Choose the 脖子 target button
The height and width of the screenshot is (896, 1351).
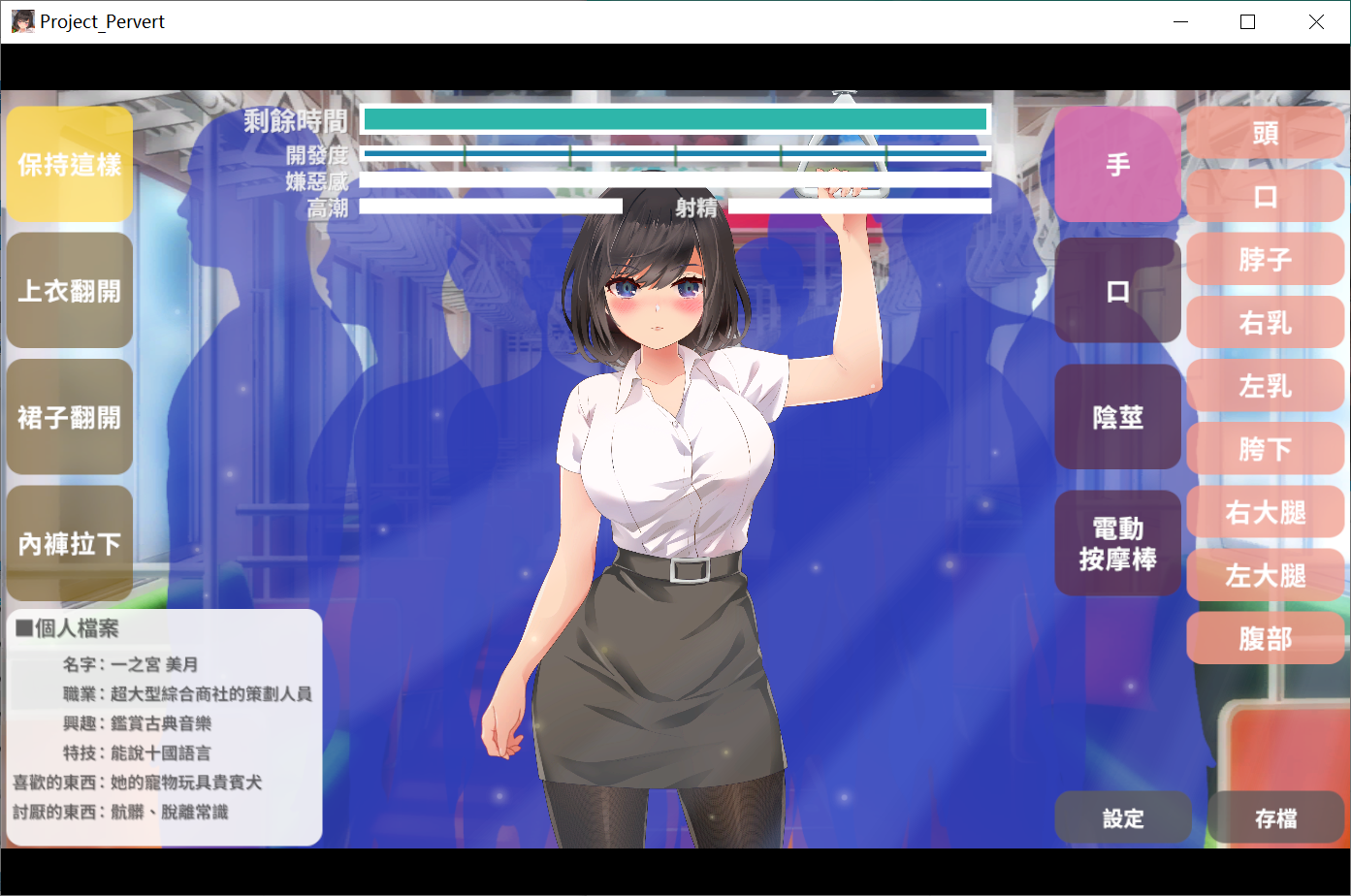(x=1265, y=259)
